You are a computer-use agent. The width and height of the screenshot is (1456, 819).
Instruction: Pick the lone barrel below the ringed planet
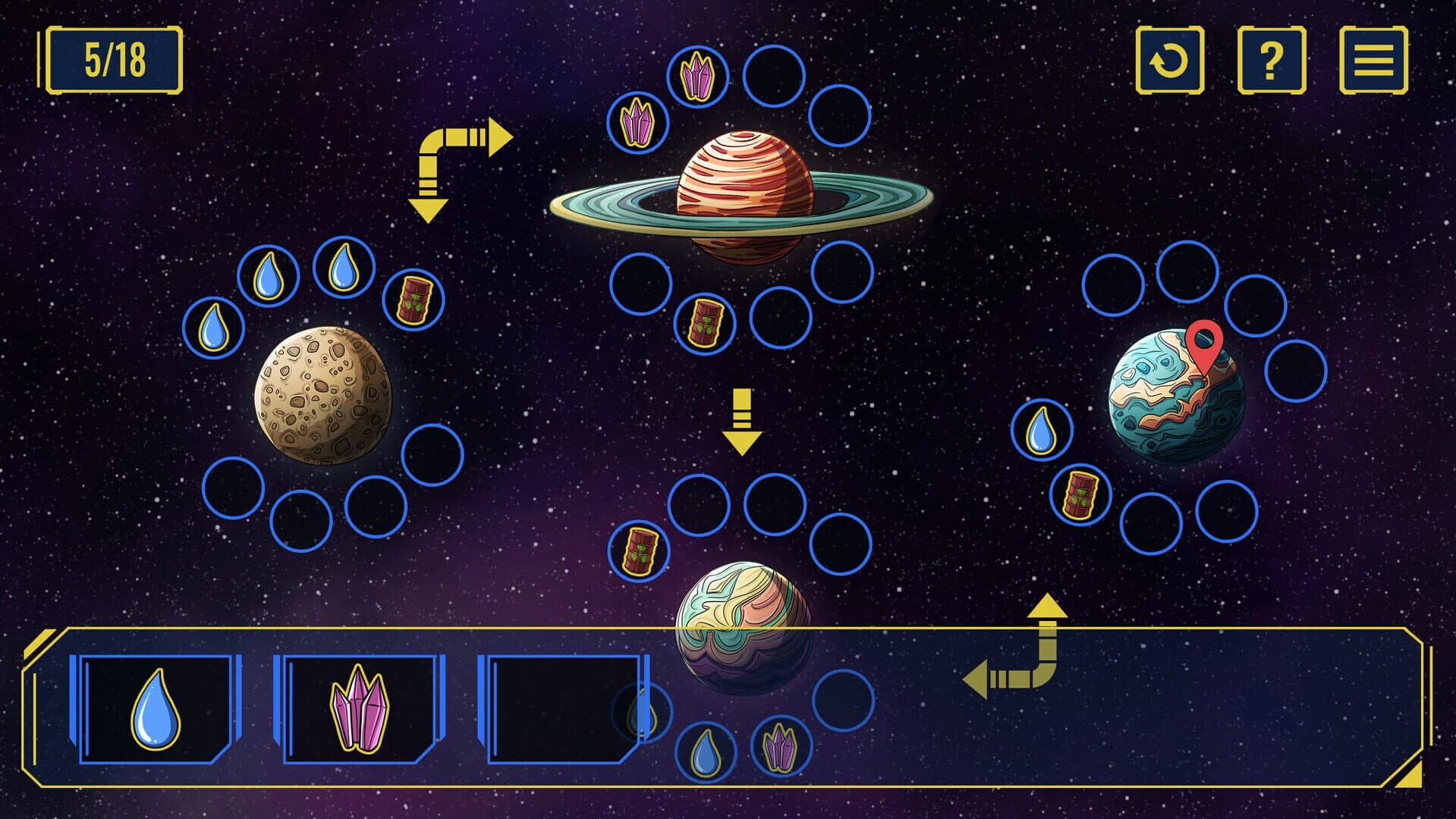704,322
